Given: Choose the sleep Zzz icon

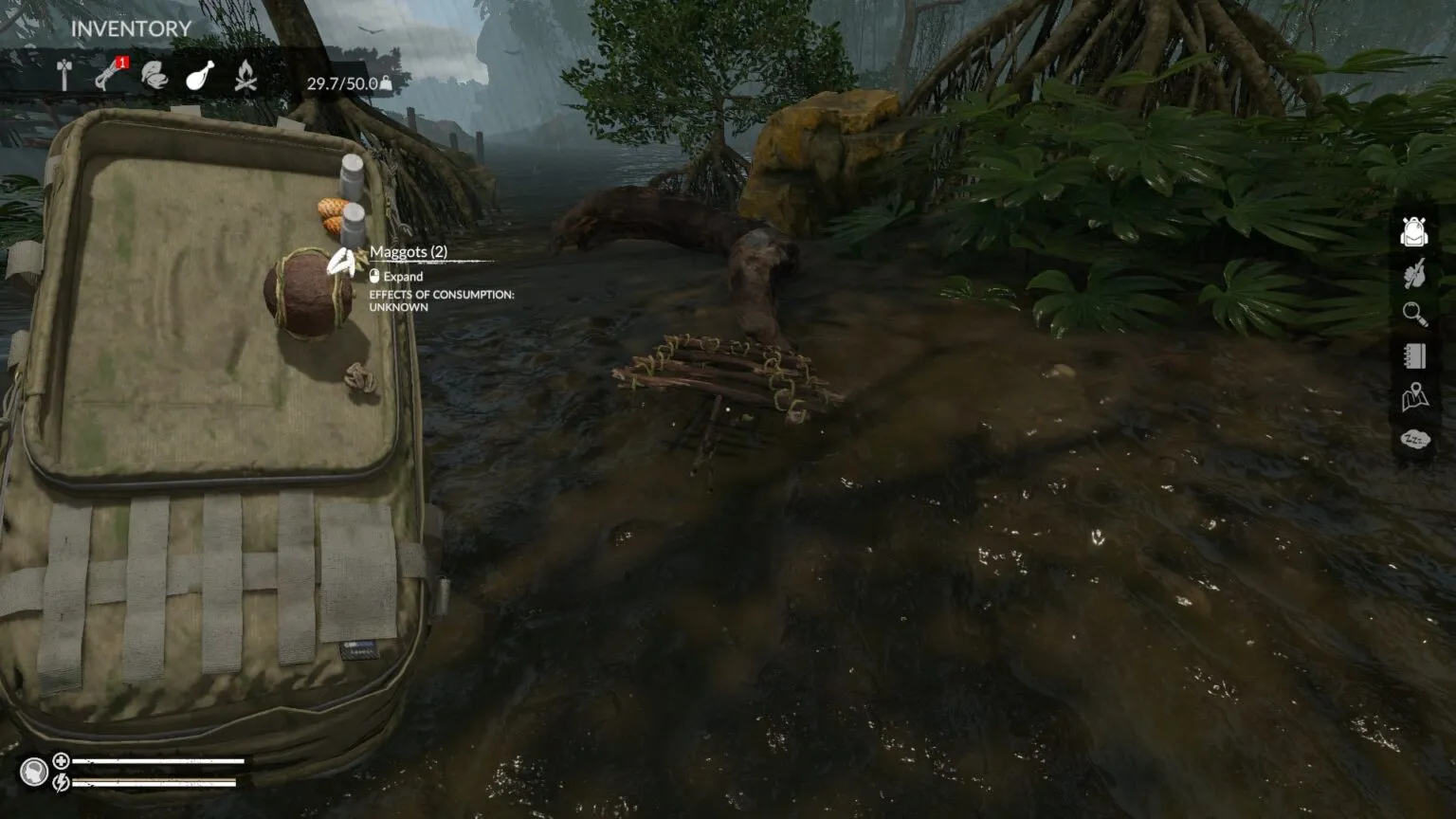Looking at the screenshot, I should 1414,439.
